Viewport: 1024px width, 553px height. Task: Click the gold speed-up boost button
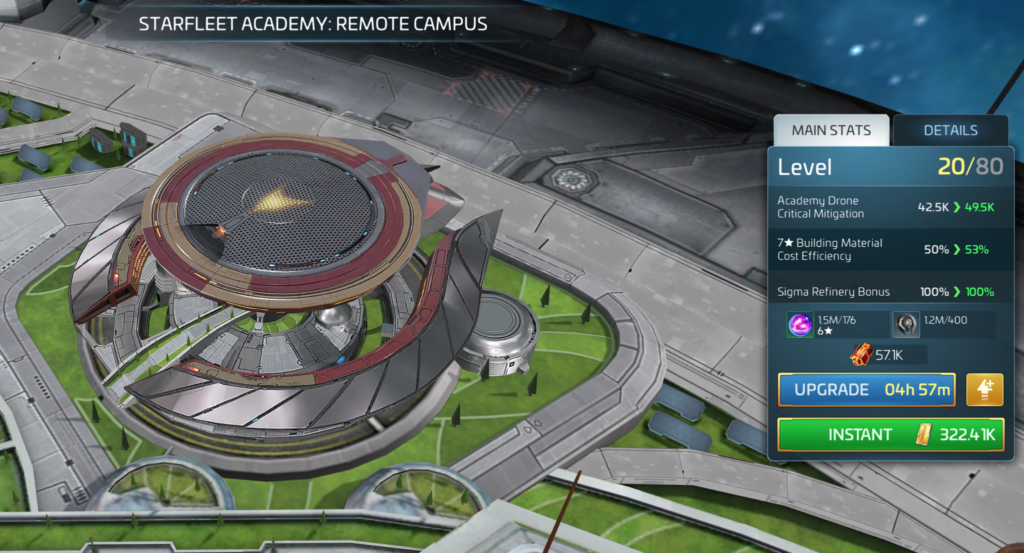click(x=985, y=390)
